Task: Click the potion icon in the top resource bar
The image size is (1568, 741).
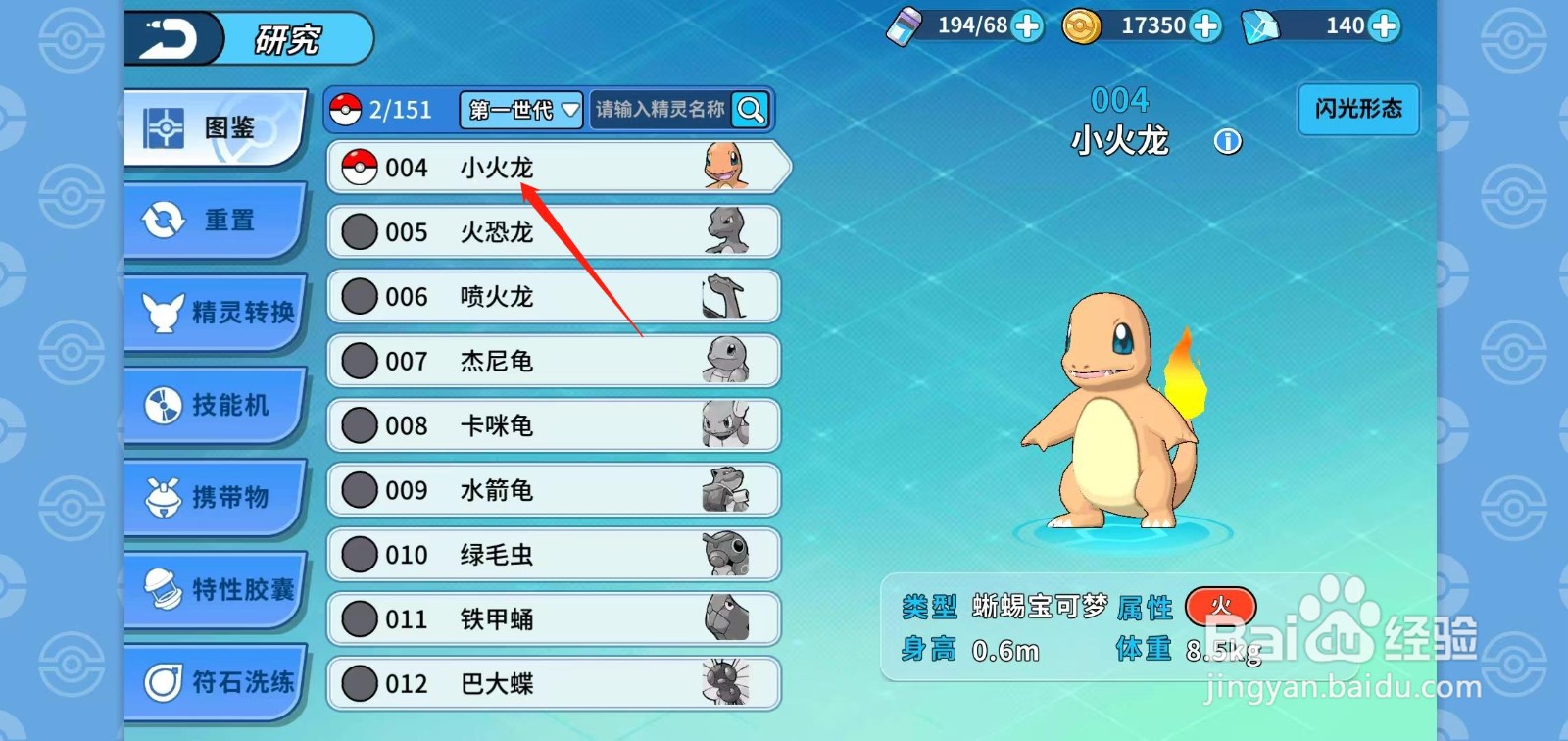Action: (906, 26)
